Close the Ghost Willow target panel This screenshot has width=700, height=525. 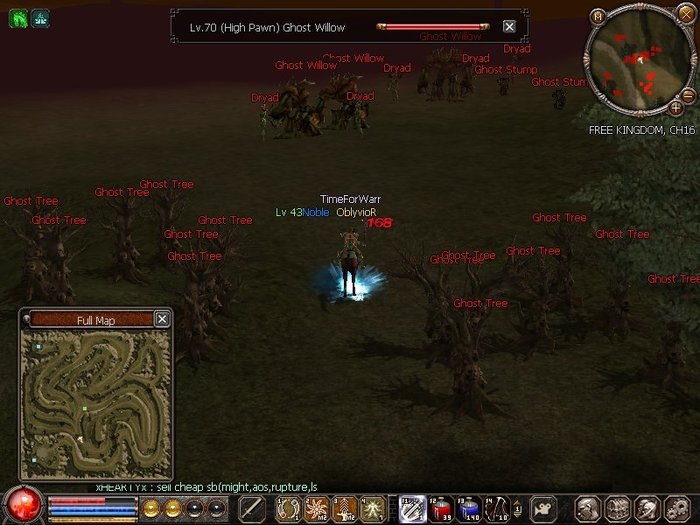point(509,27)
